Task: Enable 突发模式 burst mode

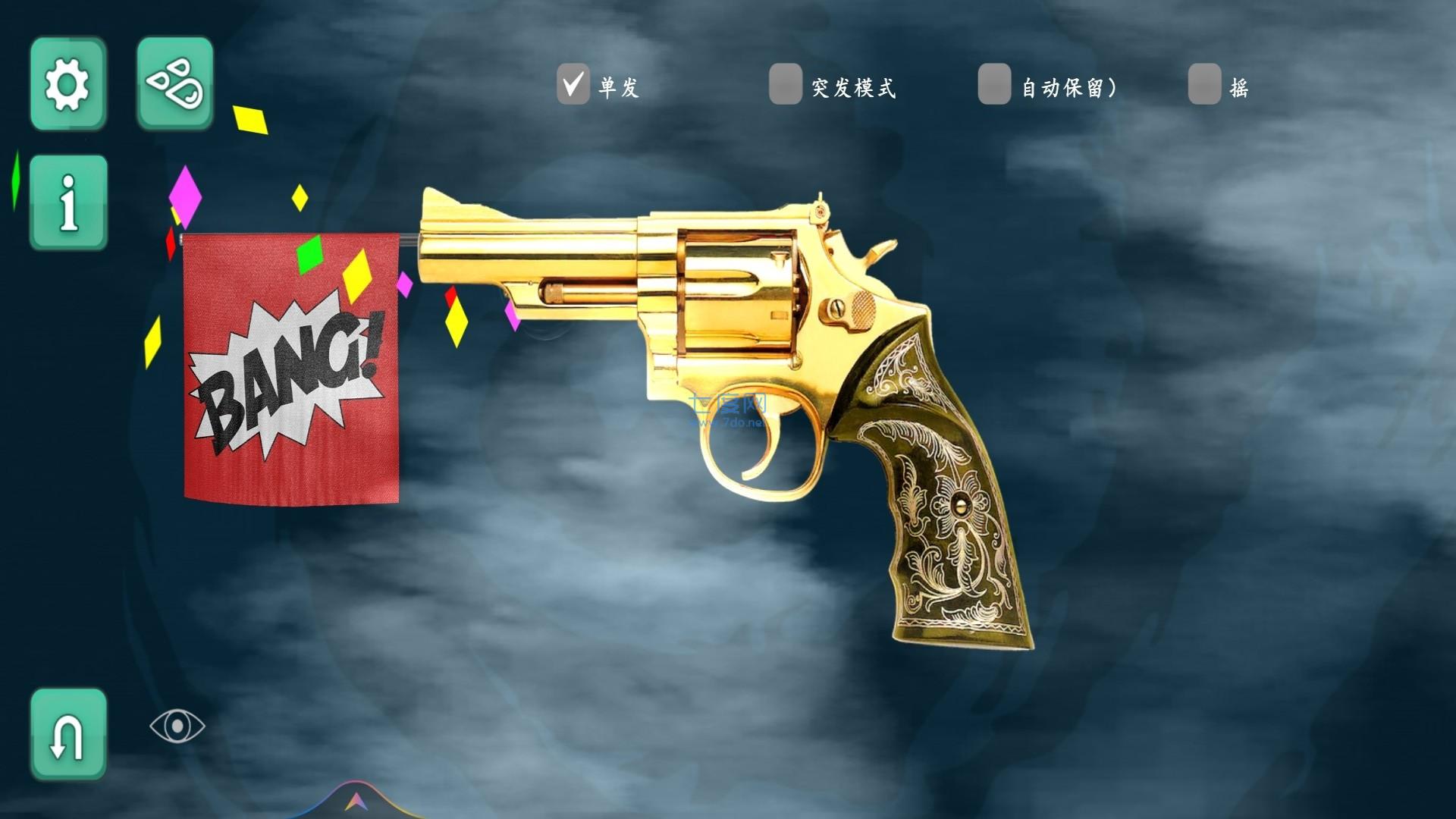Action: click(786, 83)
